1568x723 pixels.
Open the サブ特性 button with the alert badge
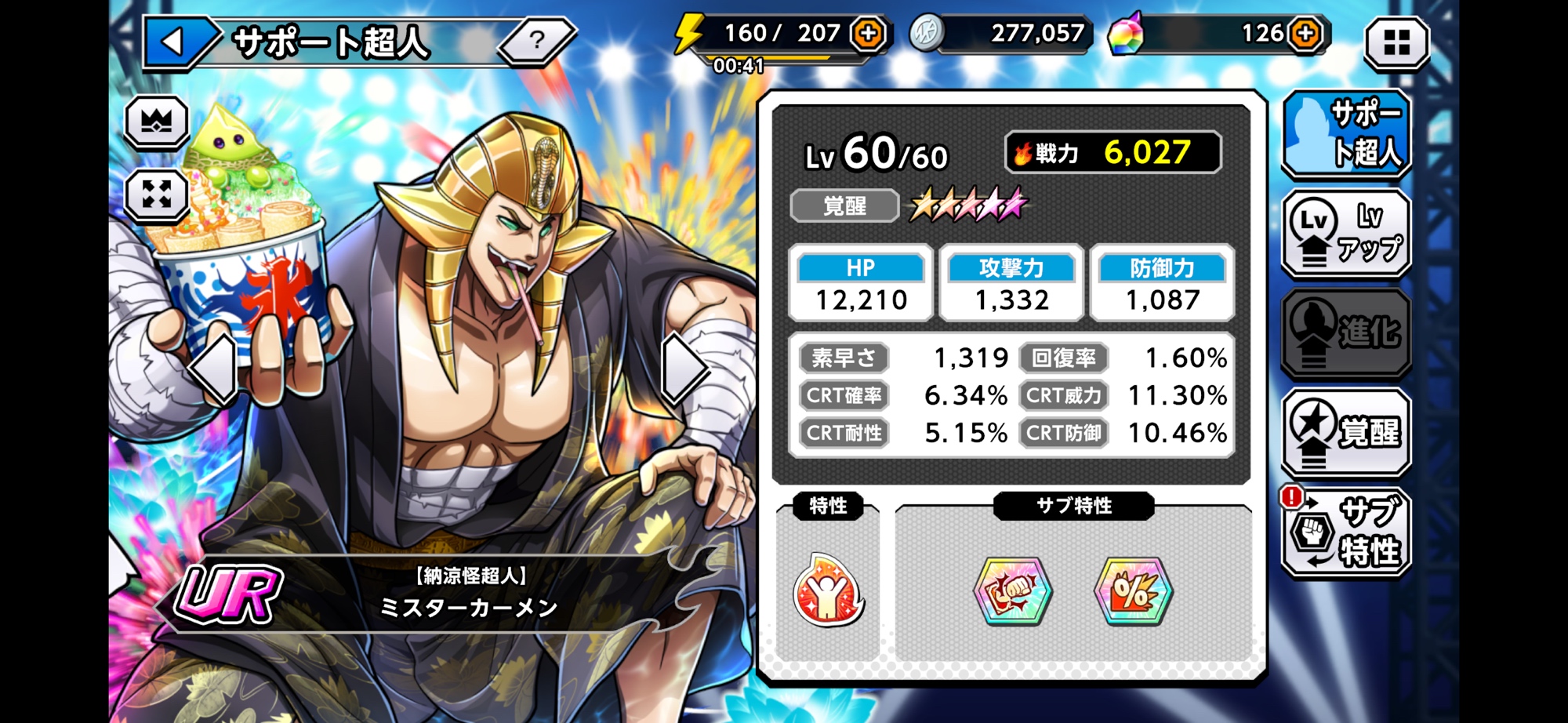[1346, 532]
